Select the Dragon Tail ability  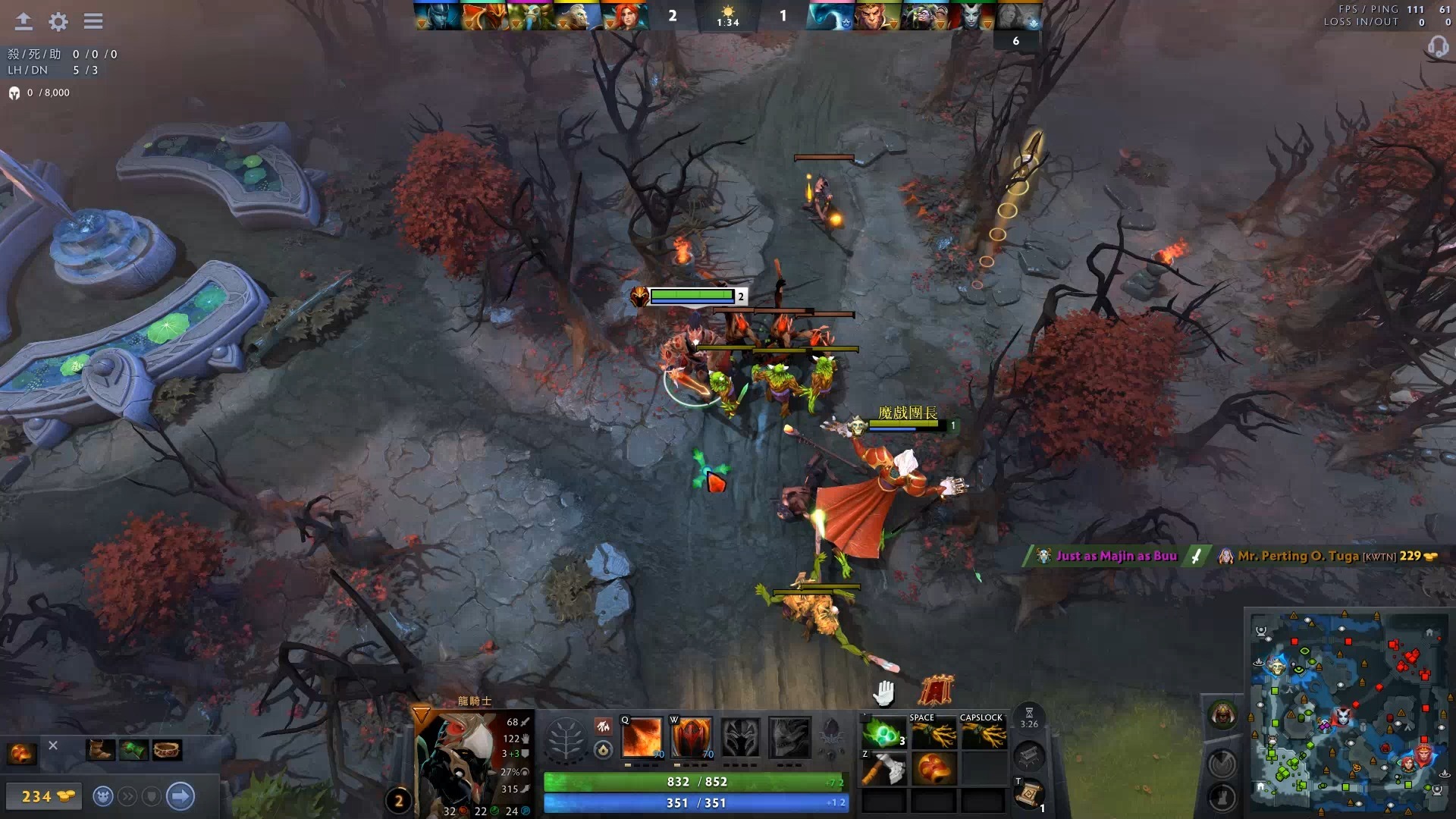click(x=691, y=738)
